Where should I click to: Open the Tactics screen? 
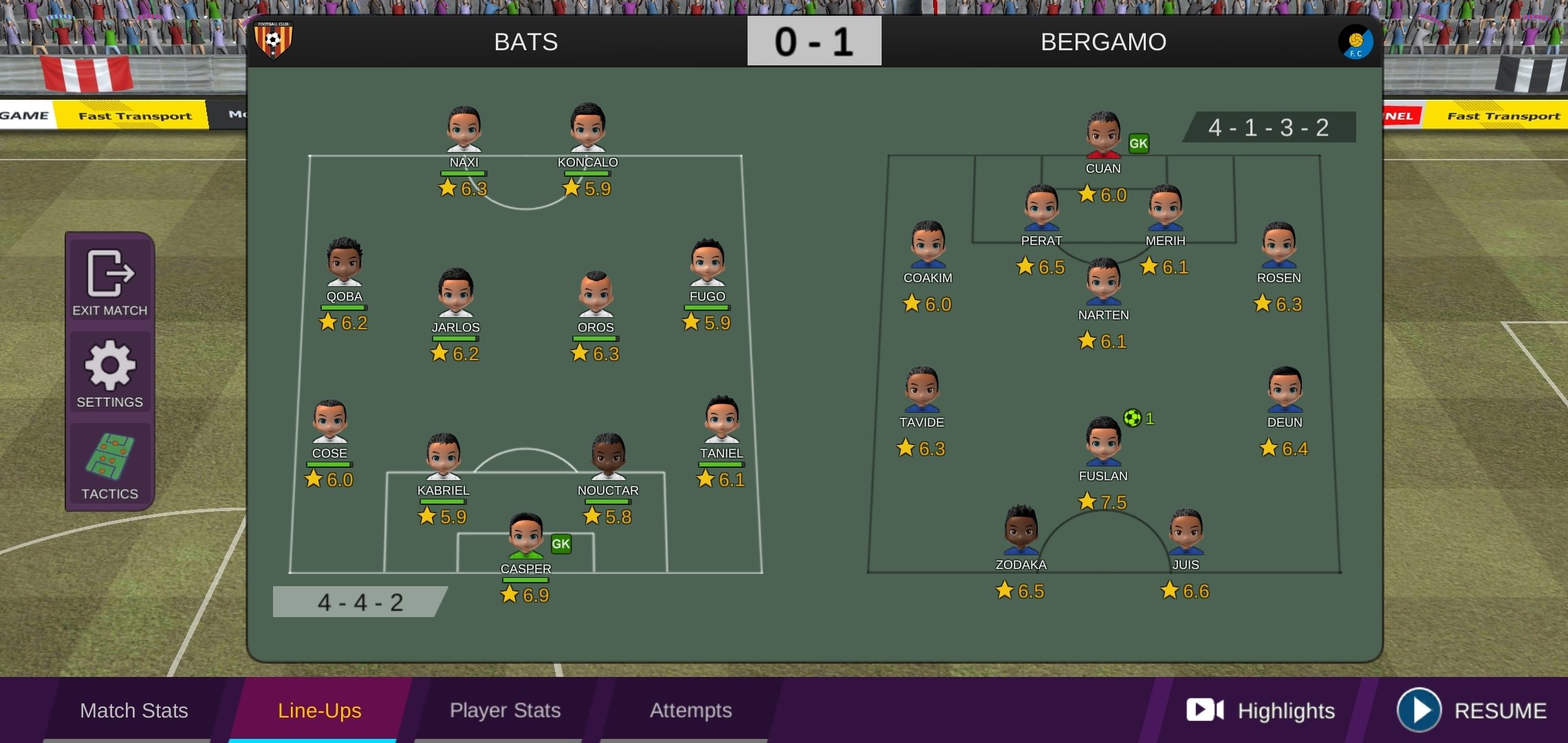pyautogui.click(x=110, y=465)
